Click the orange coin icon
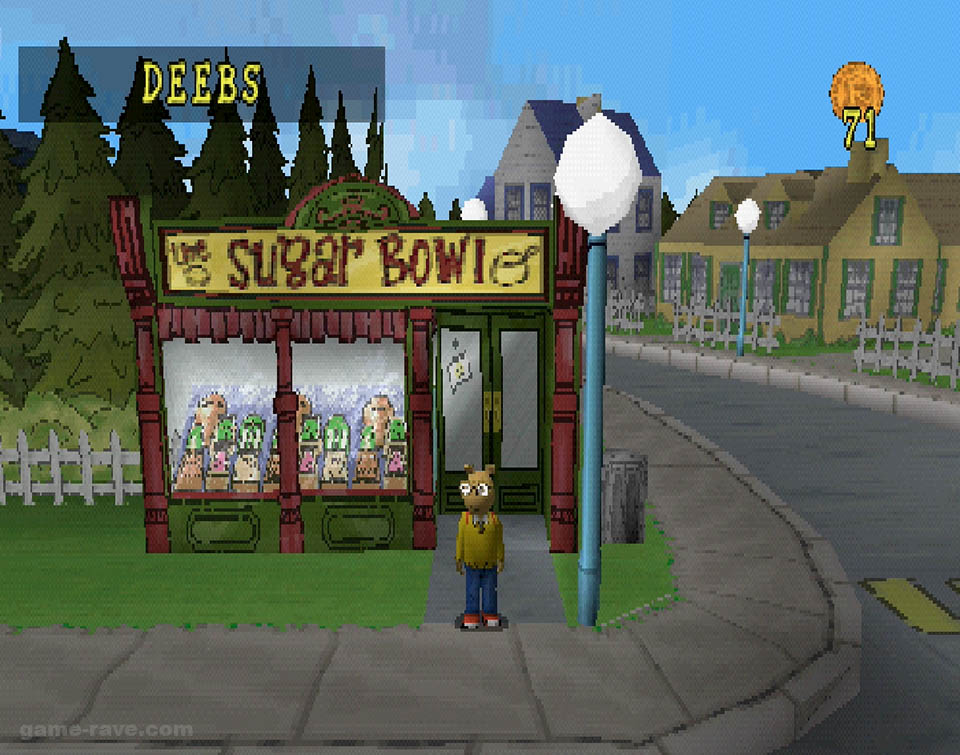This screenshot has width=960, height=755. pos(855,88)
